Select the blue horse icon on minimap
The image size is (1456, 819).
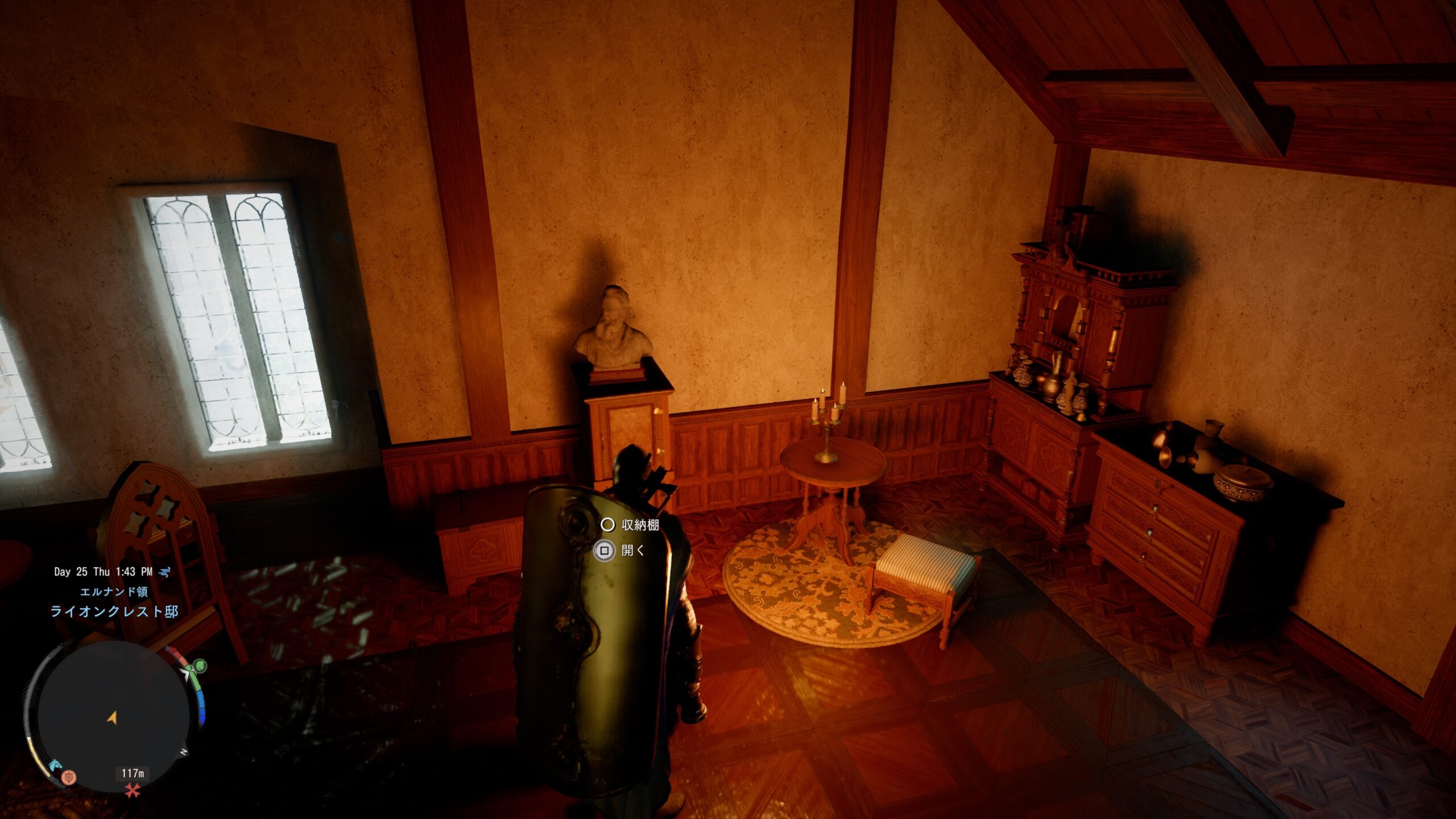(55, 764)
